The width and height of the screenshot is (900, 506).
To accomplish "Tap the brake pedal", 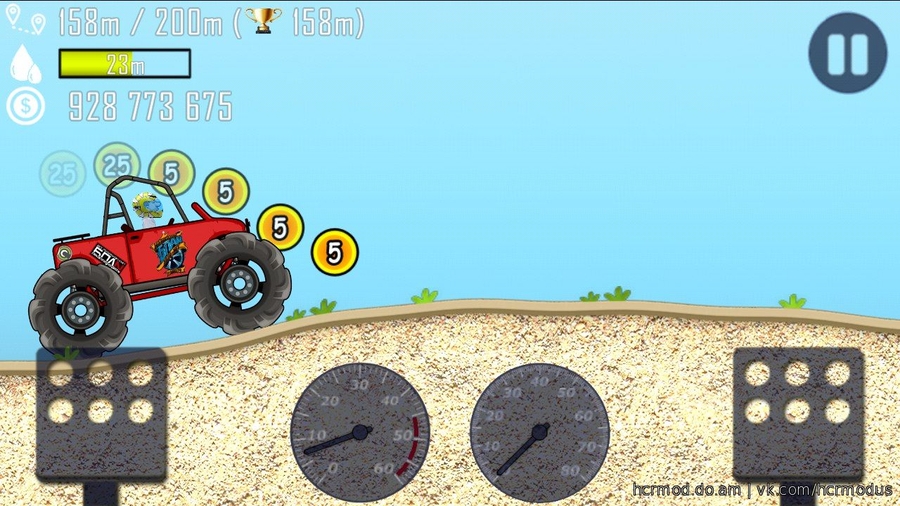I will tap(100, 414).
